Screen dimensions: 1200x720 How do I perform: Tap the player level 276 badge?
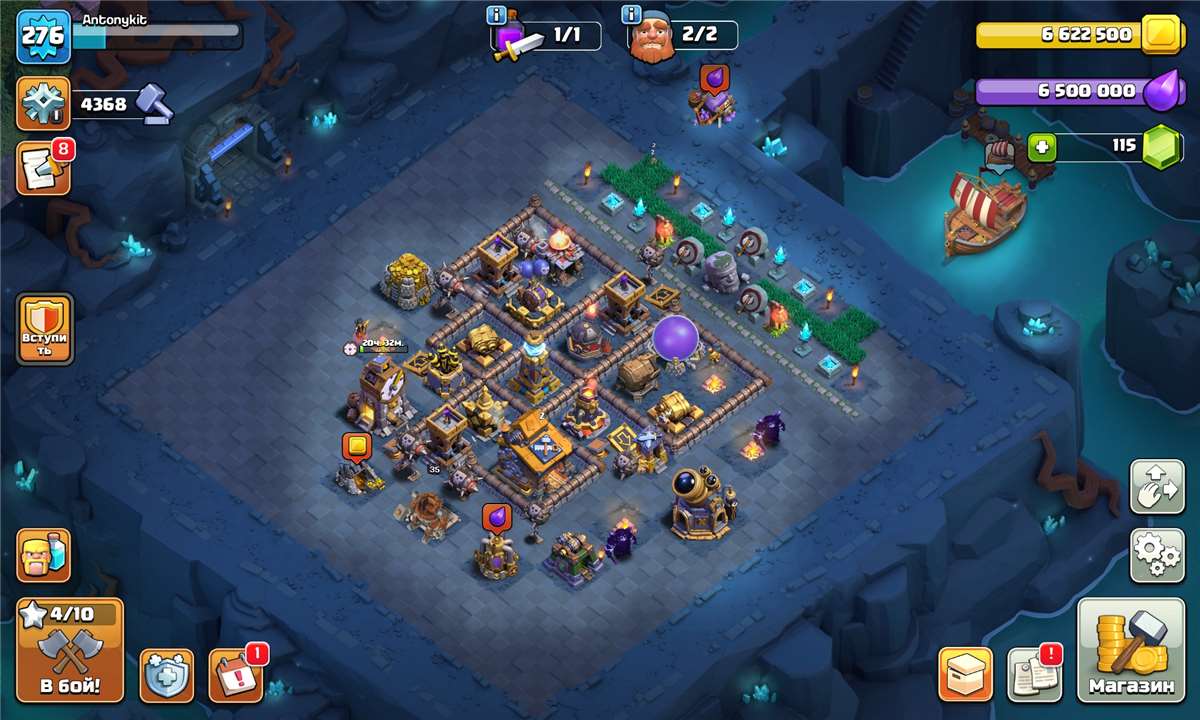(x=43, y=36)
